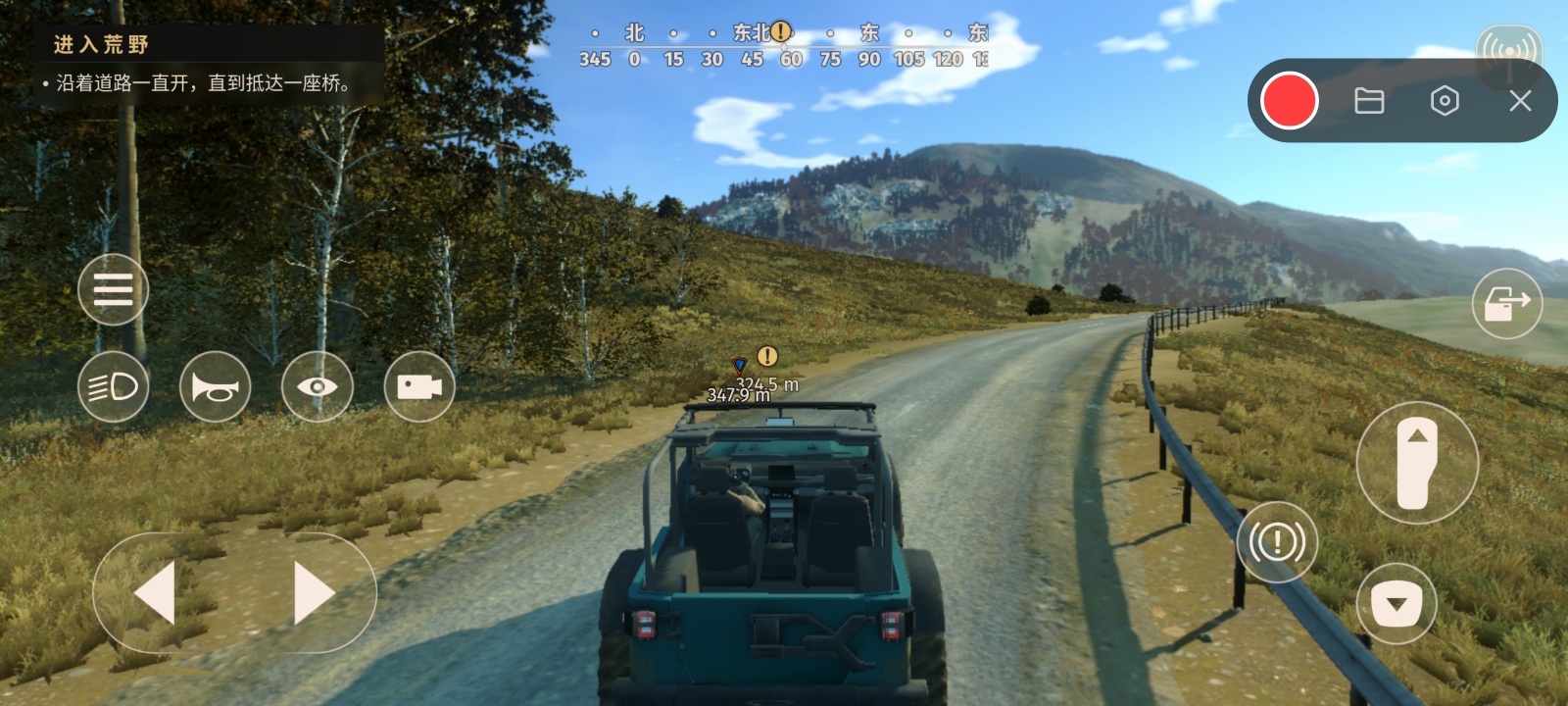Open the hamburger menu button

(113, 289)
